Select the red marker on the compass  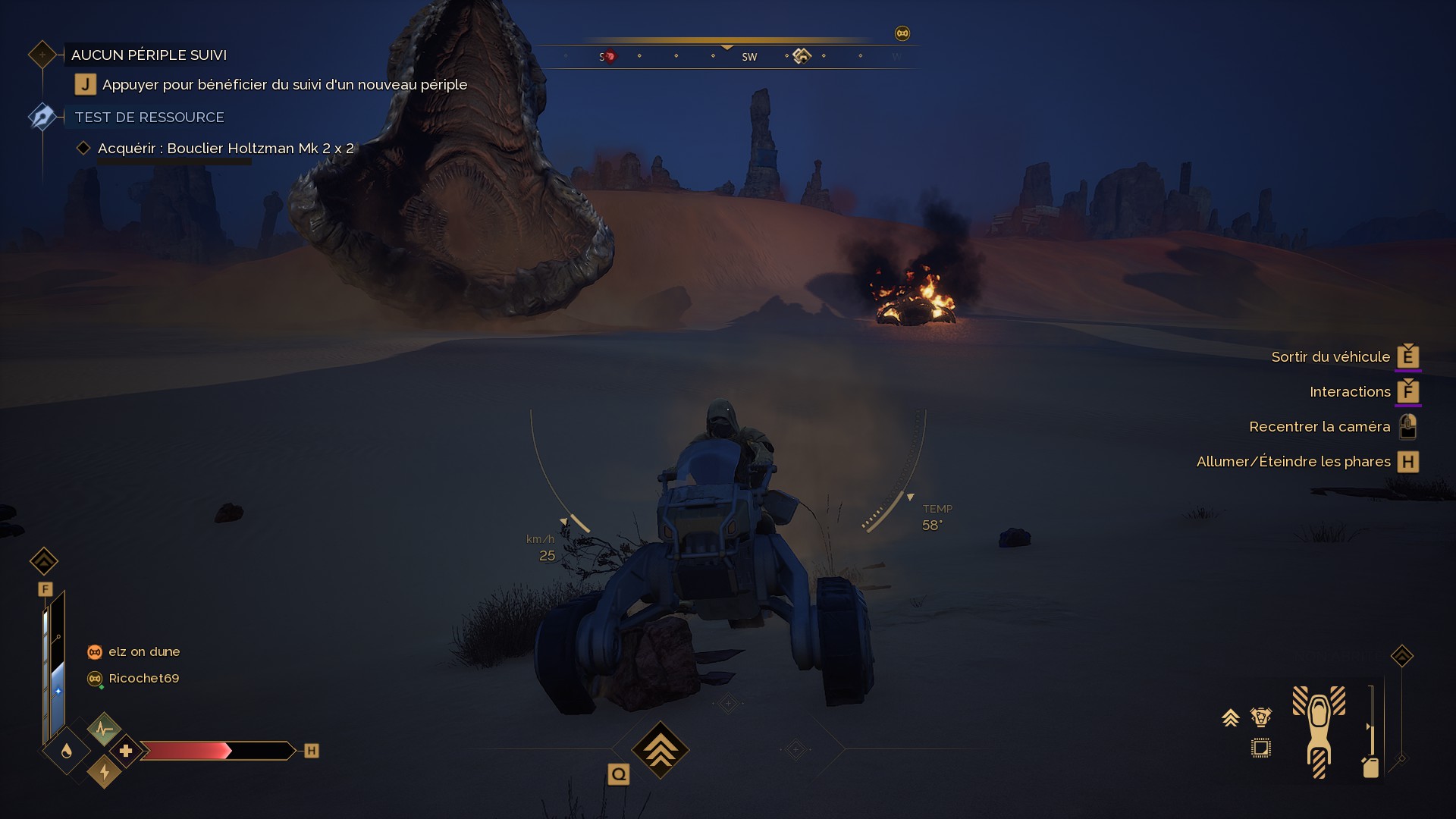[x=609, y=56]
